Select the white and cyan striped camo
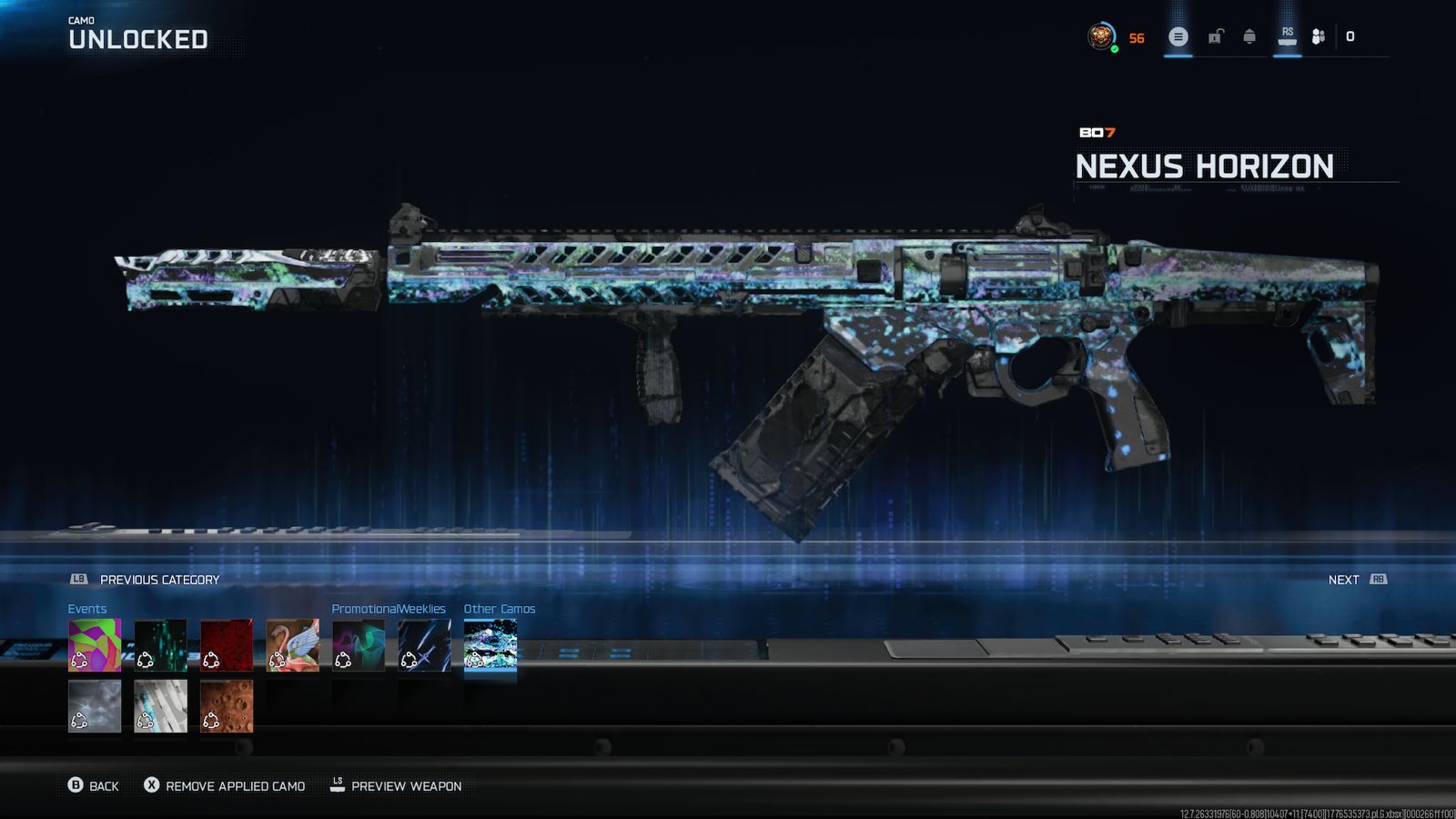Screen dimensions: 1456x819 160,706
